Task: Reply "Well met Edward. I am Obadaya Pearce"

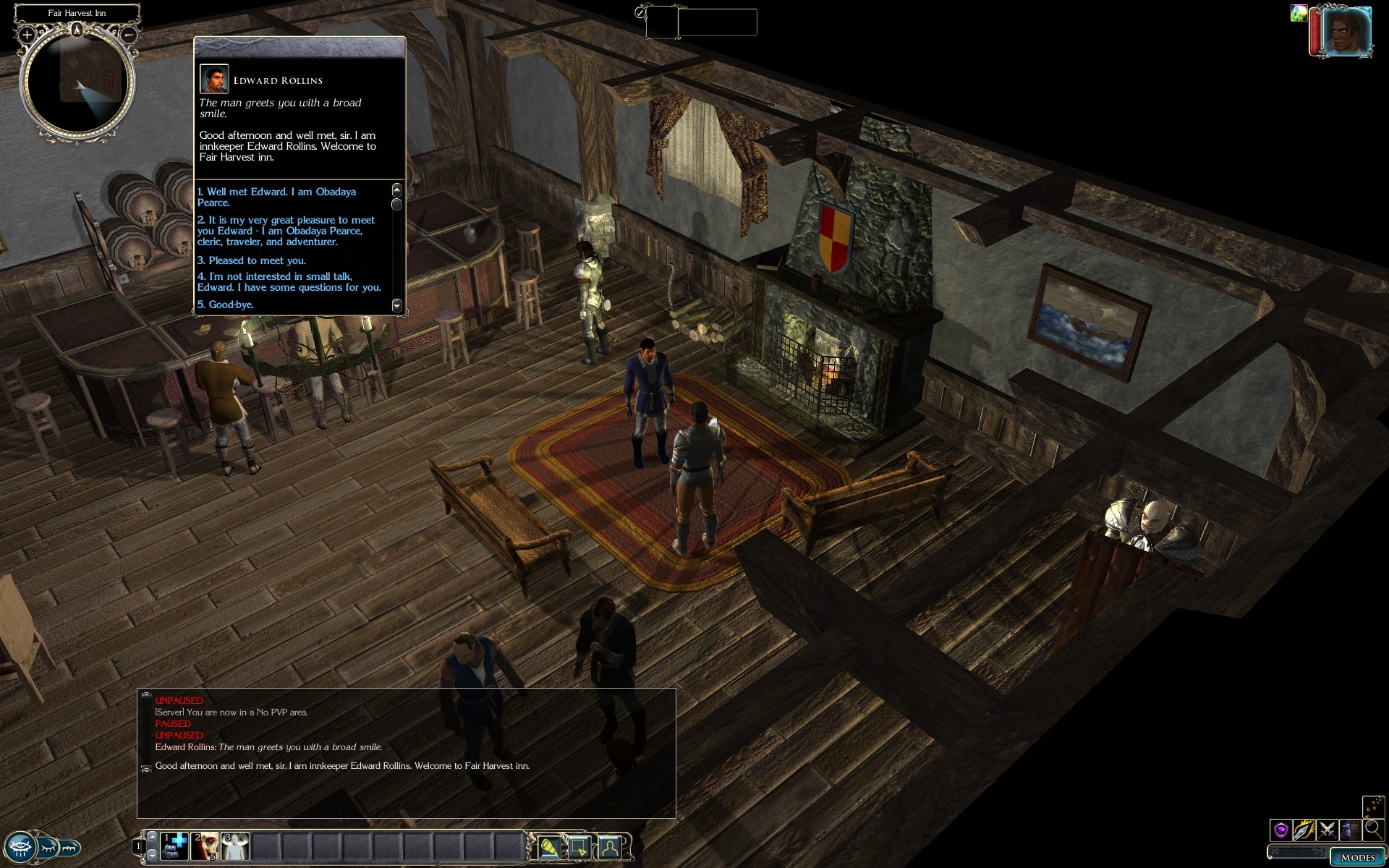Action: click(276, 197)
